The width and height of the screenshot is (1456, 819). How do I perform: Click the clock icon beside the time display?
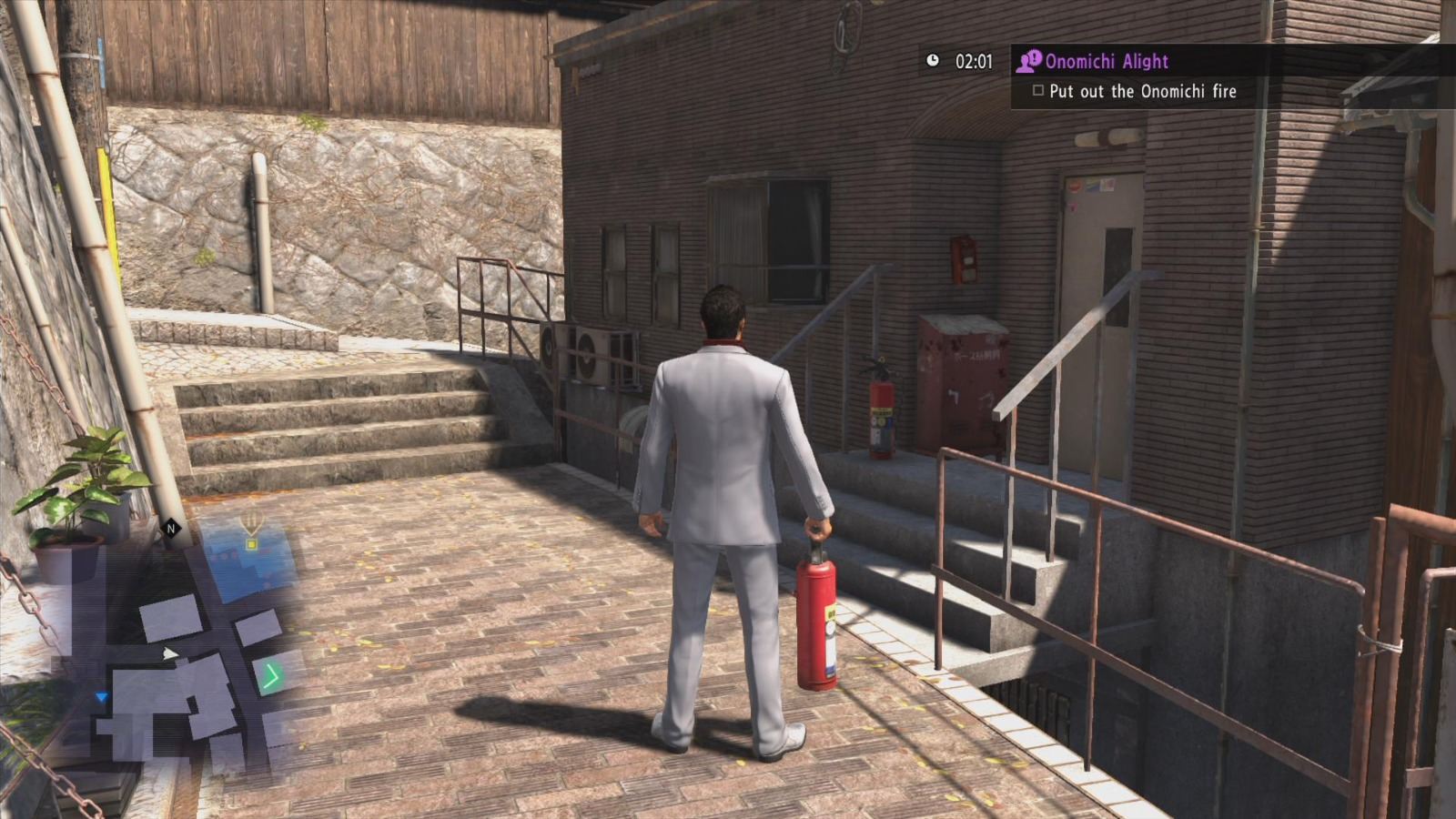[934, 61]
